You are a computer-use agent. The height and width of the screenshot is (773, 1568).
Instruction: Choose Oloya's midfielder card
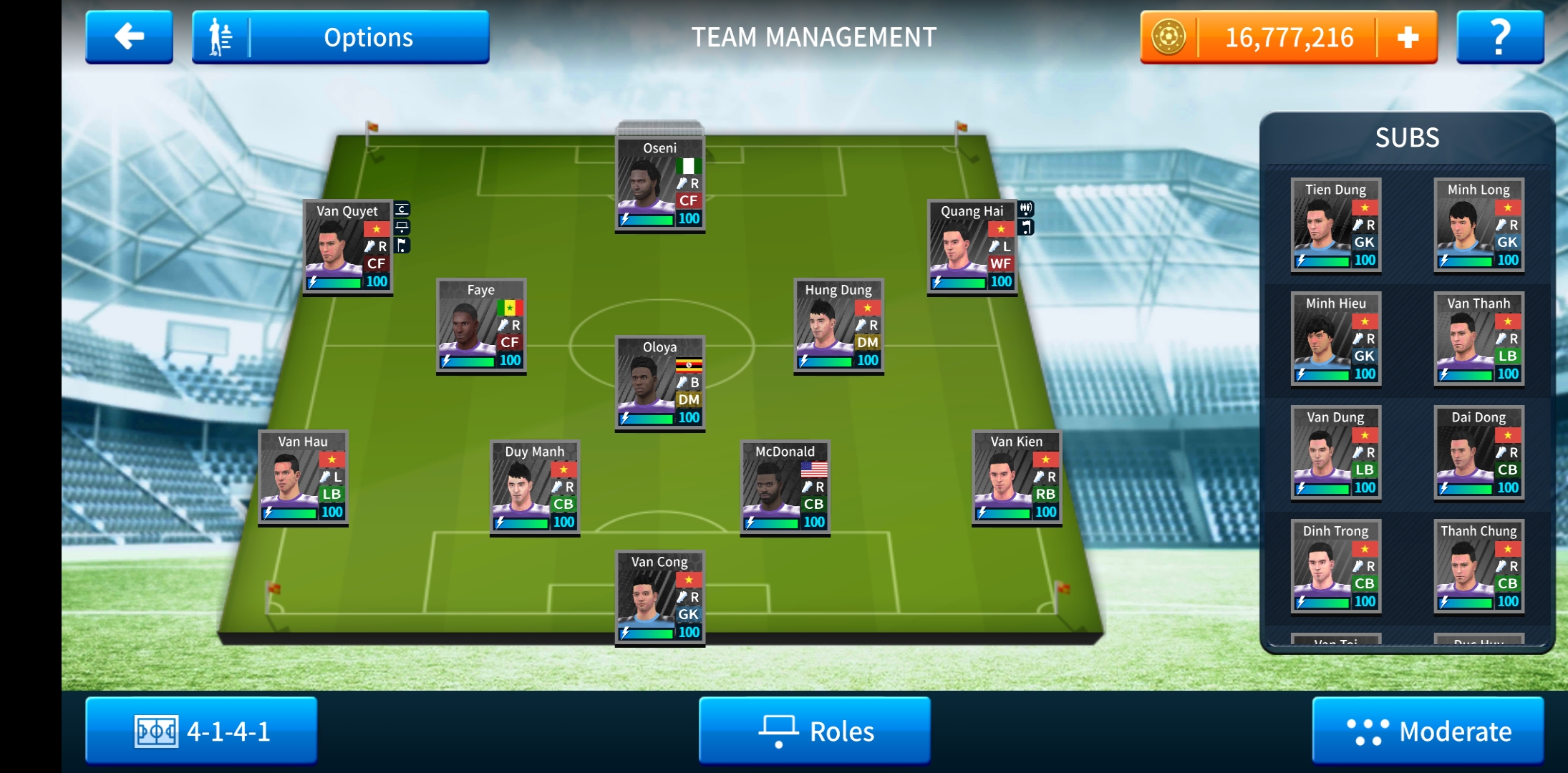coord(659,384)
